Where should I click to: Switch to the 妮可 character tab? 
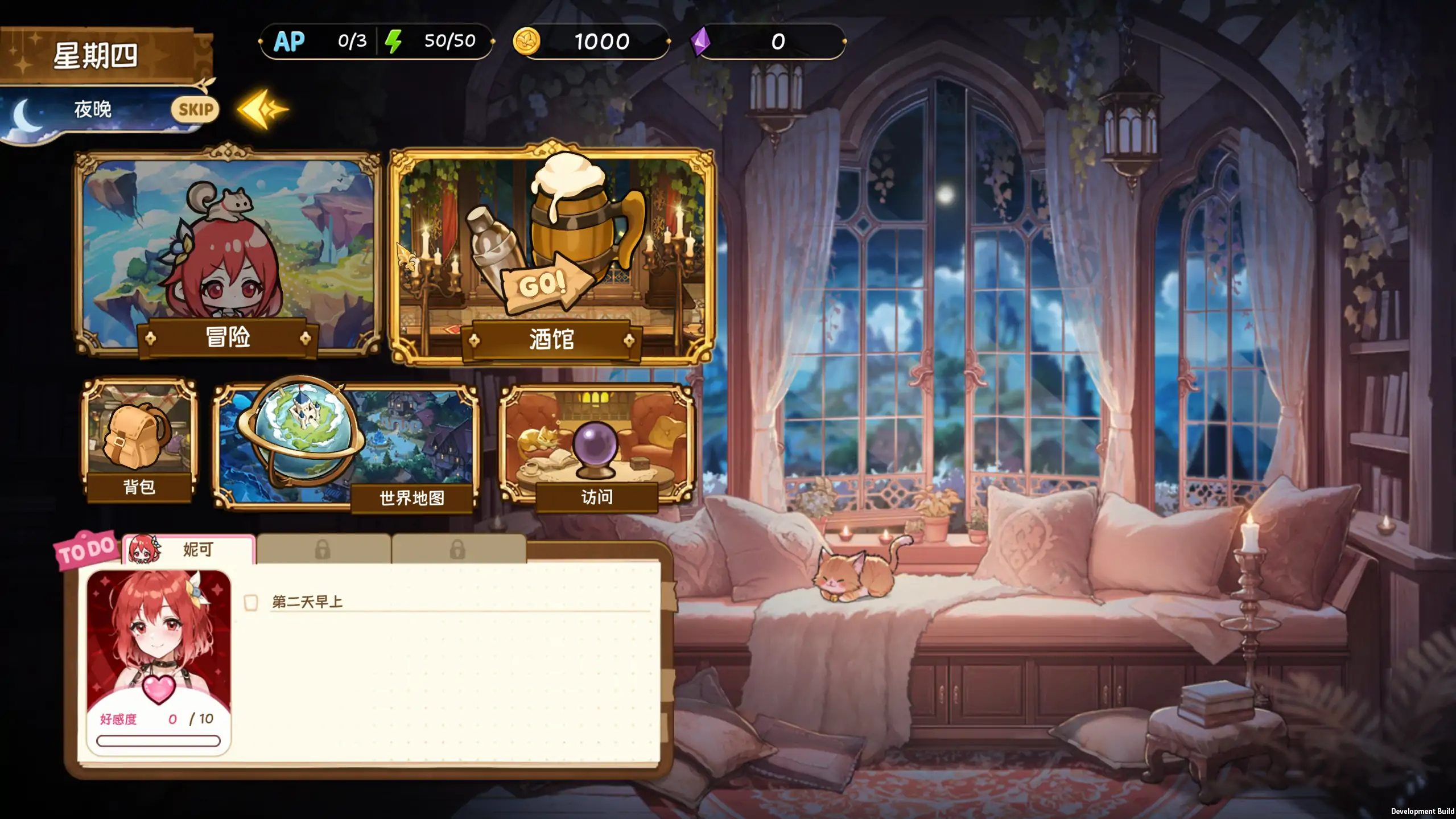click(188, 549)
